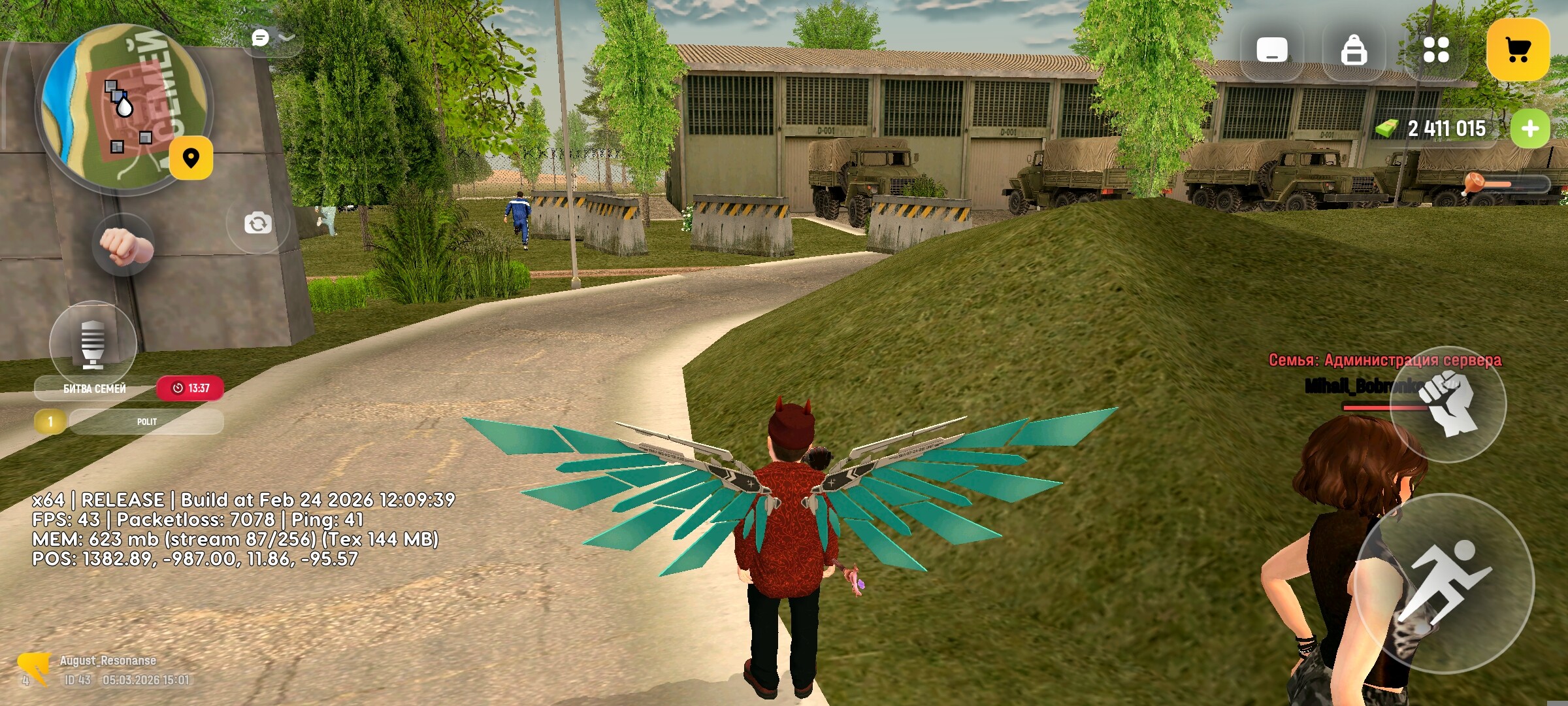Open chat via the speech bubble icon

260,38
